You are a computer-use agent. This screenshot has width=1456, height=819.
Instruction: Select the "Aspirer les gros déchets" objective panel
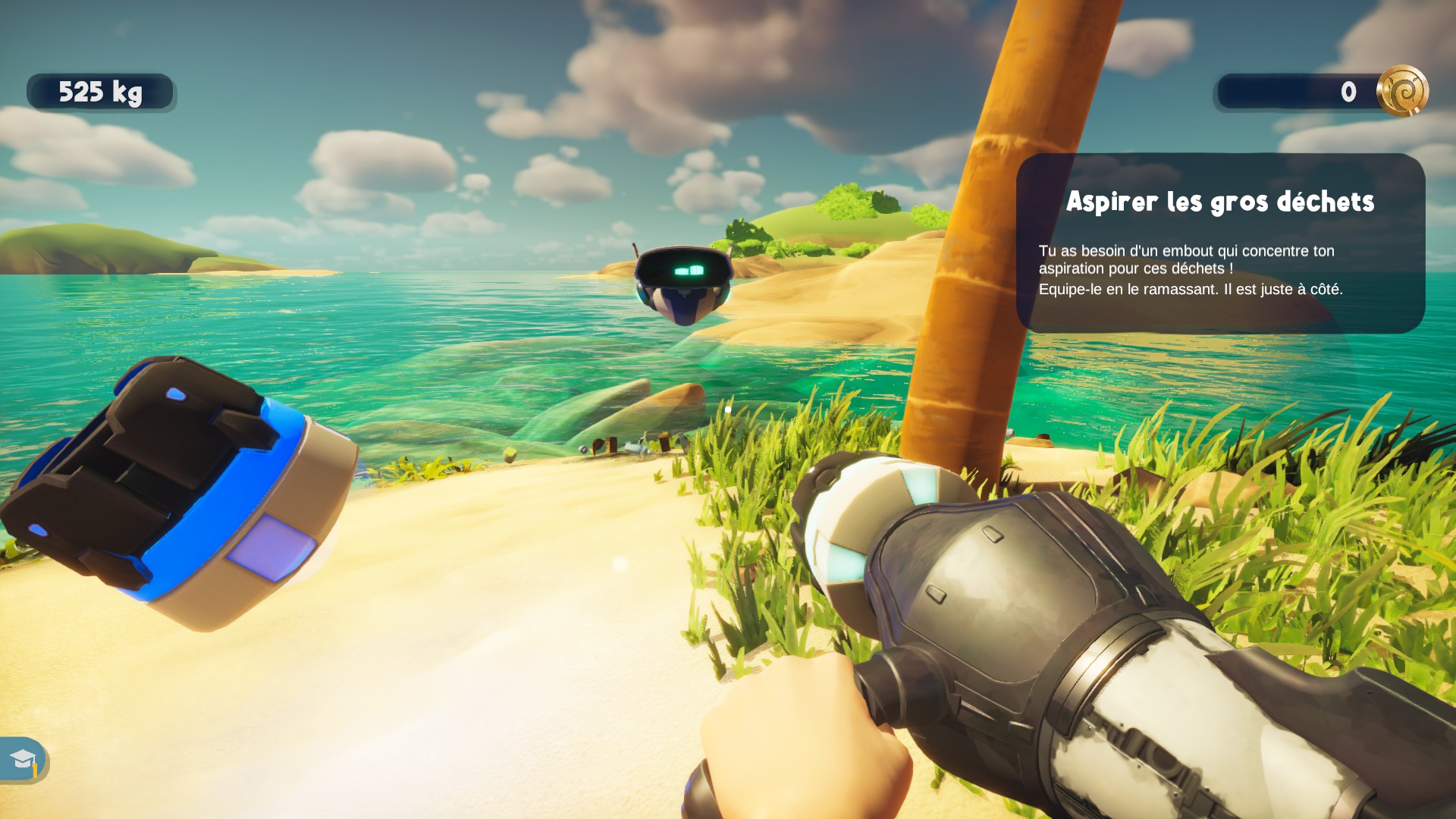(x=1220, y=243)
